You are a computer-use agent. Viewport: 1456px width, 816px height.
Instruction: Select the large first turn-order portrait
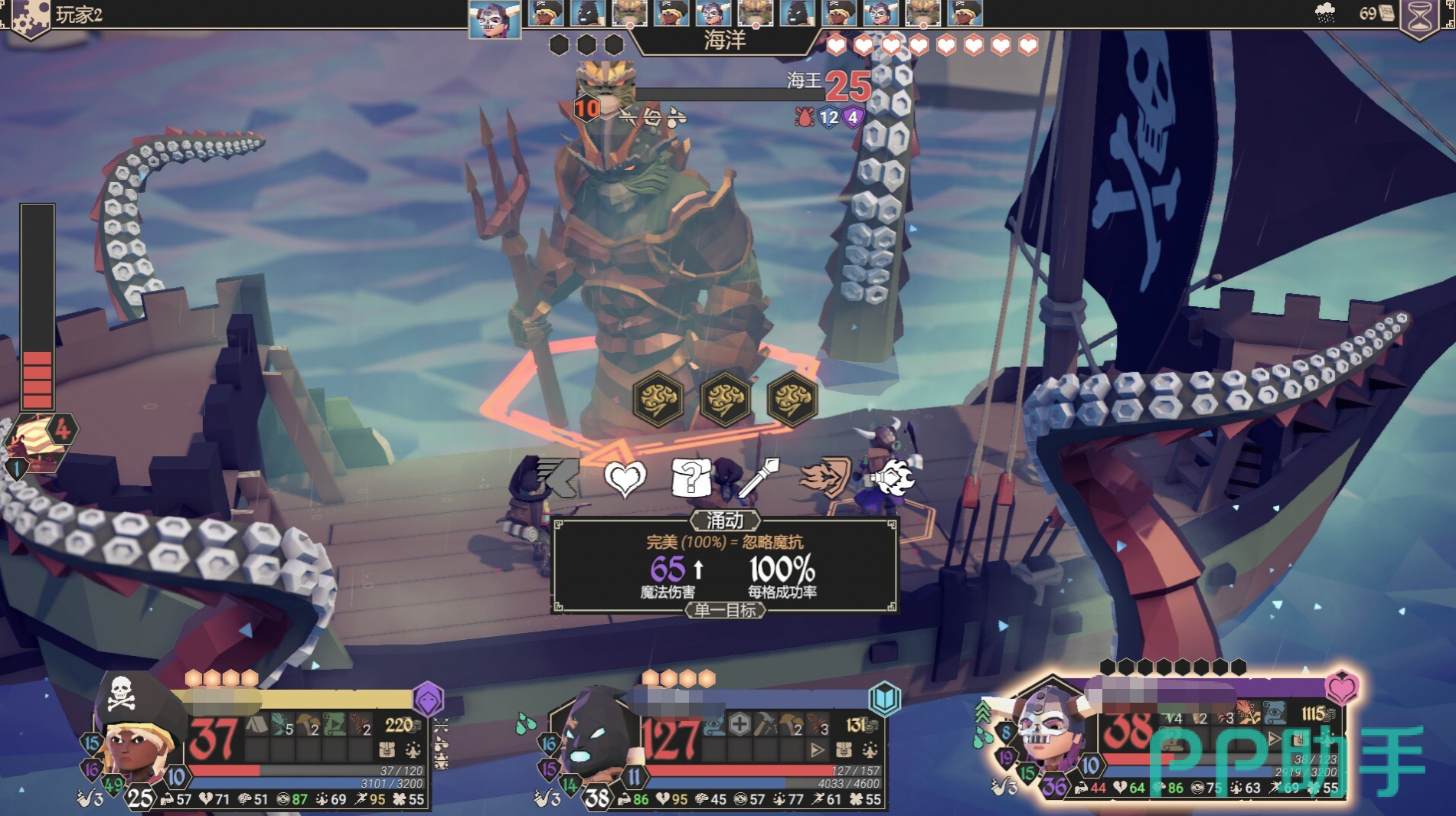click(x=494, y=18)
